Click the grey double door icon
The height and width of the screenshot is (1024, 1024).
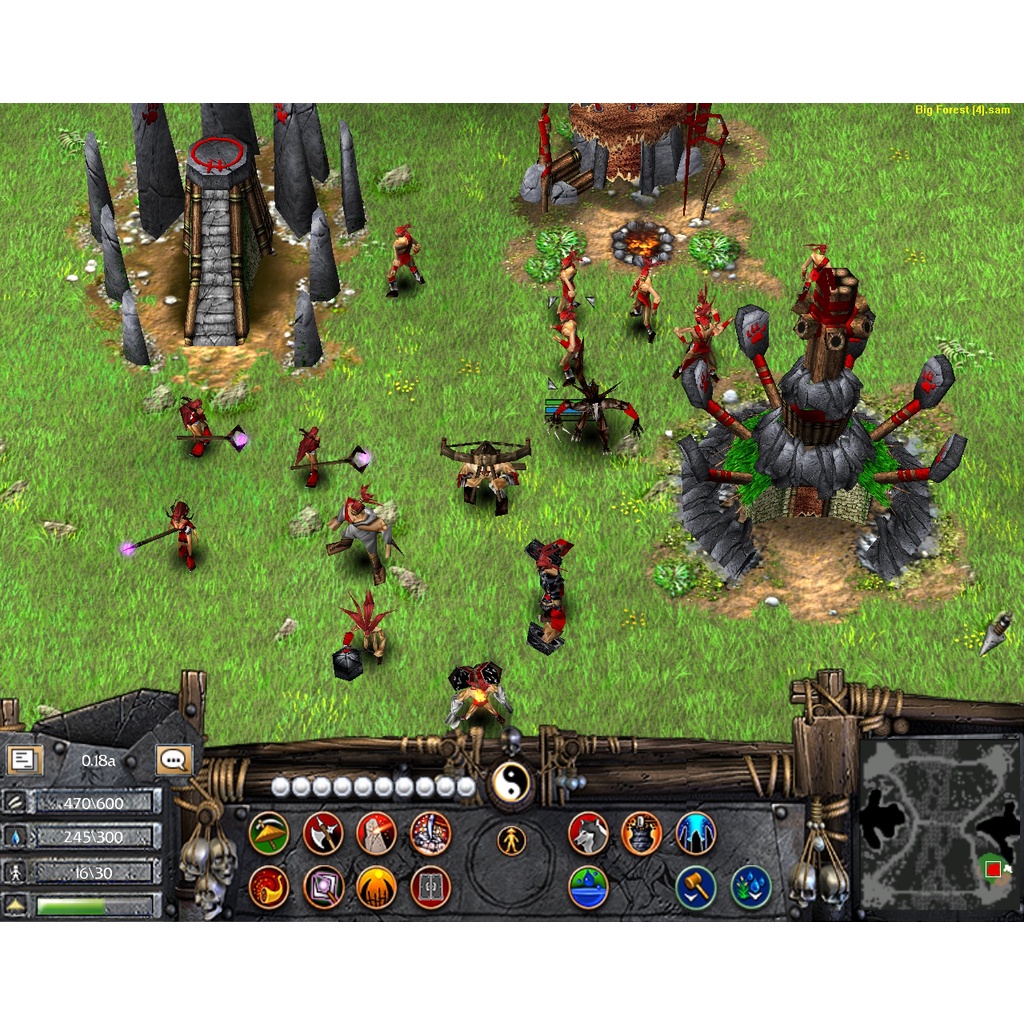tap(431, 886)
